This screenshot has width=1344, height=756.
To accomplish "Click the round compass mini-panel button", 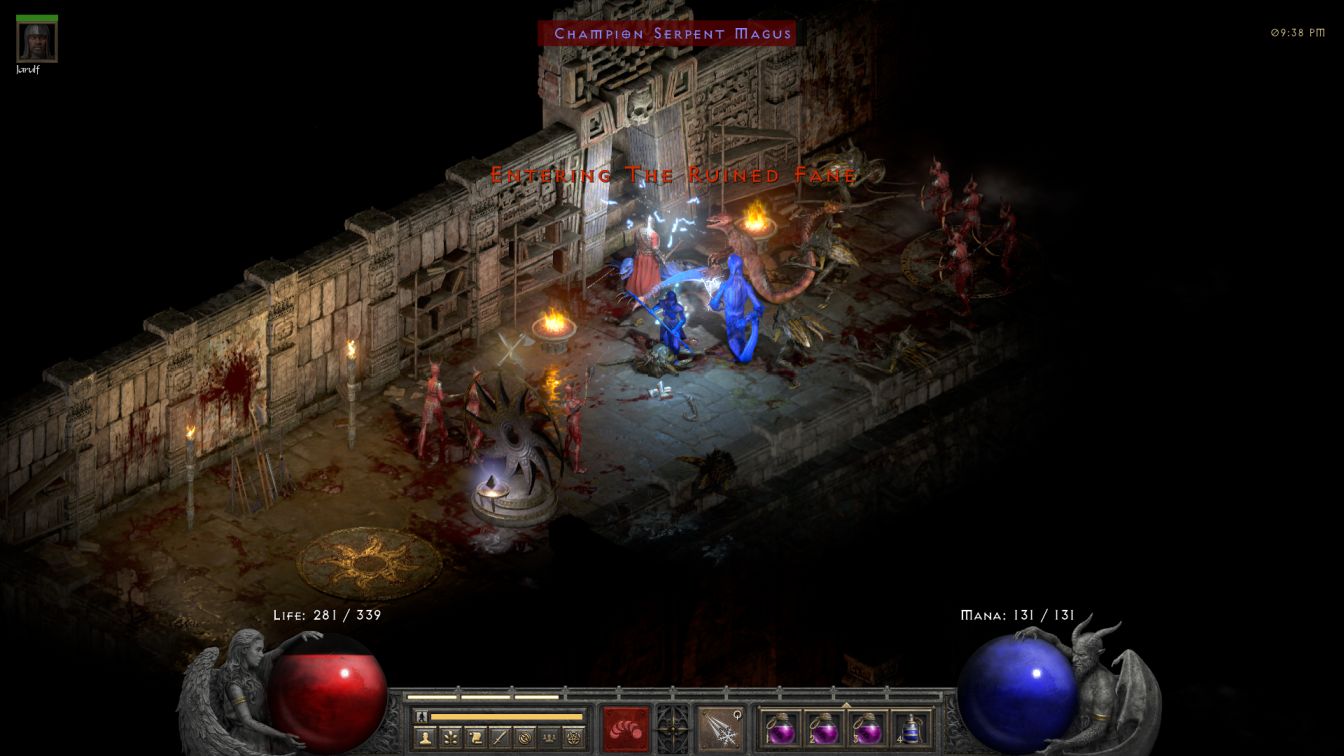I will pos(524,738).
